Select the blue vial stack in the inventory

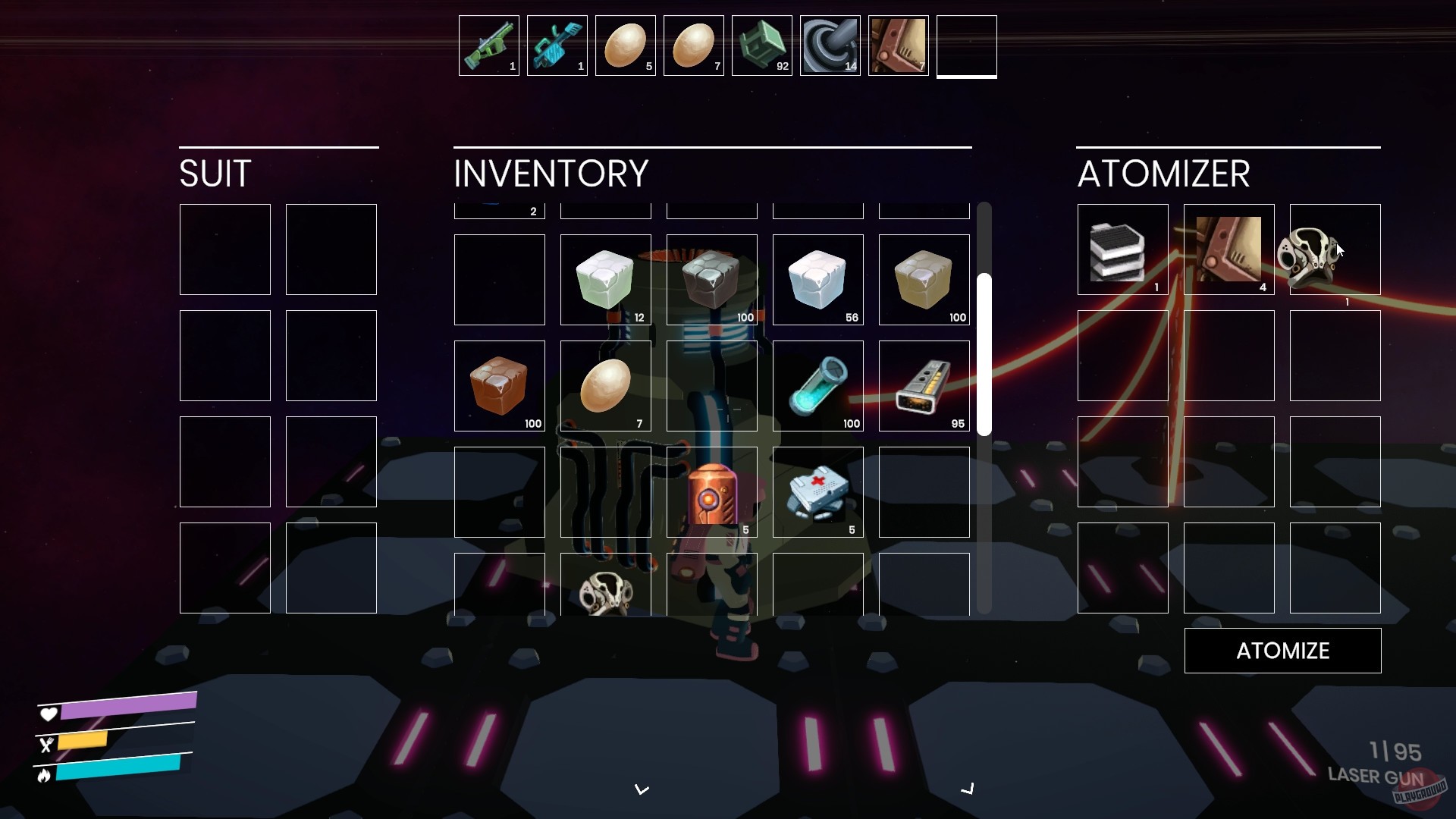[817, 386]
